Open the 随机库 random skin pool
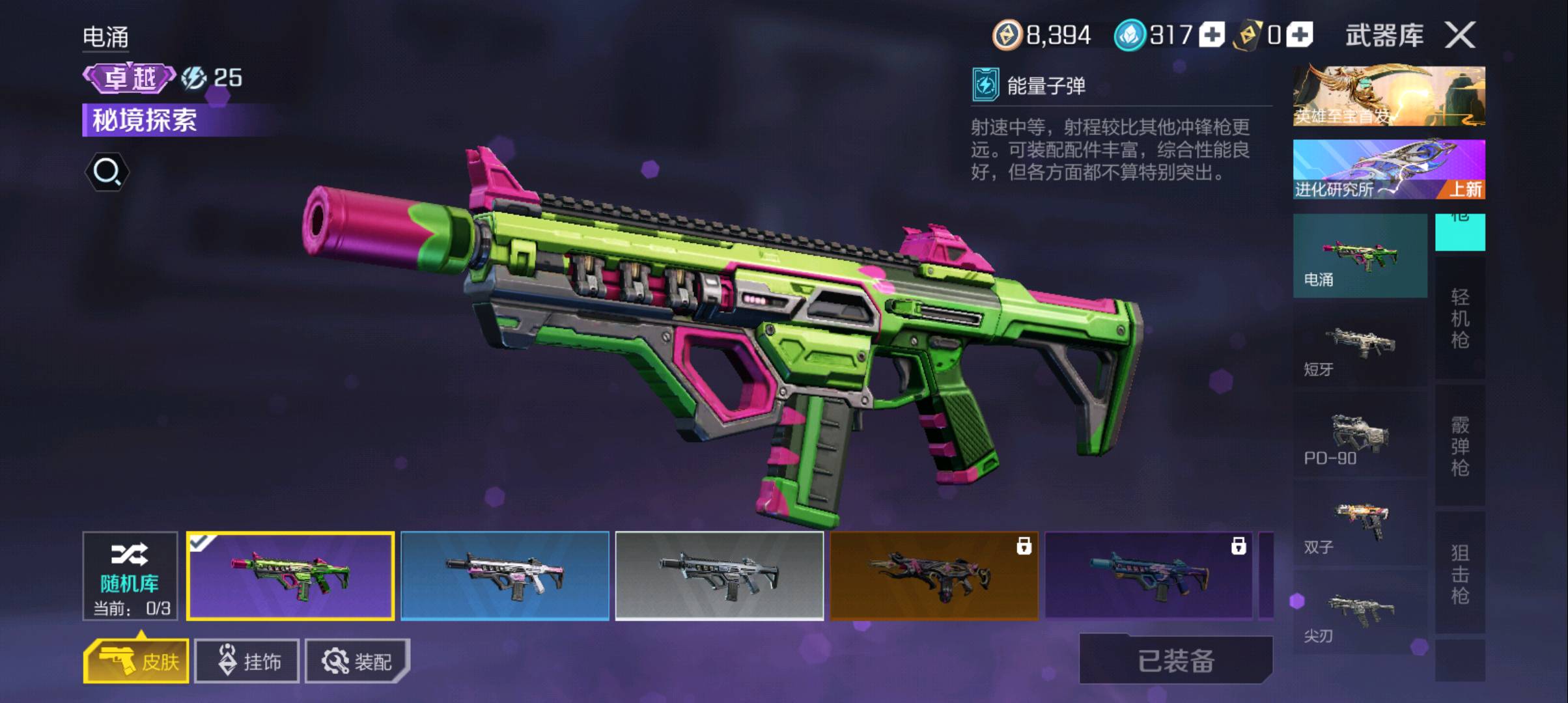 130,576
